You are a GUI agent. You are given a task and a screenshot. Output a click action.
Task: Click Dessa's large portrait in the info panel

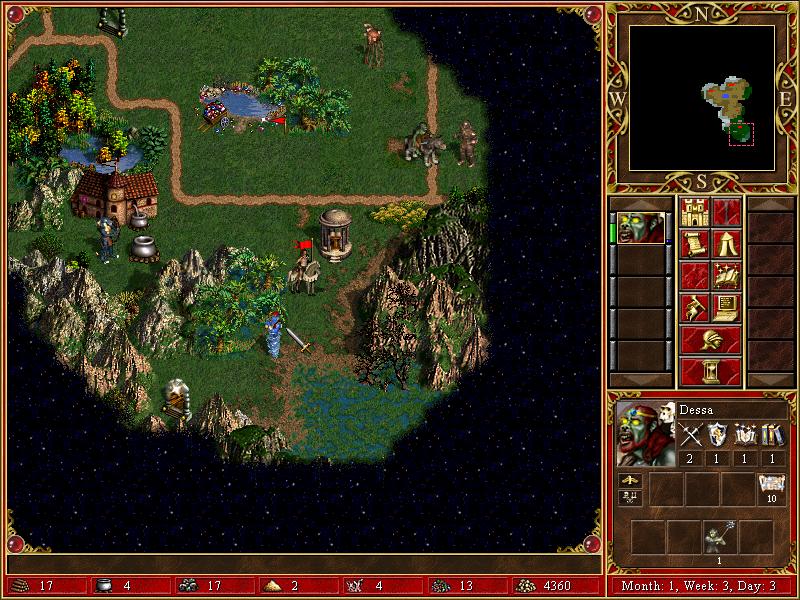[645, 435]
